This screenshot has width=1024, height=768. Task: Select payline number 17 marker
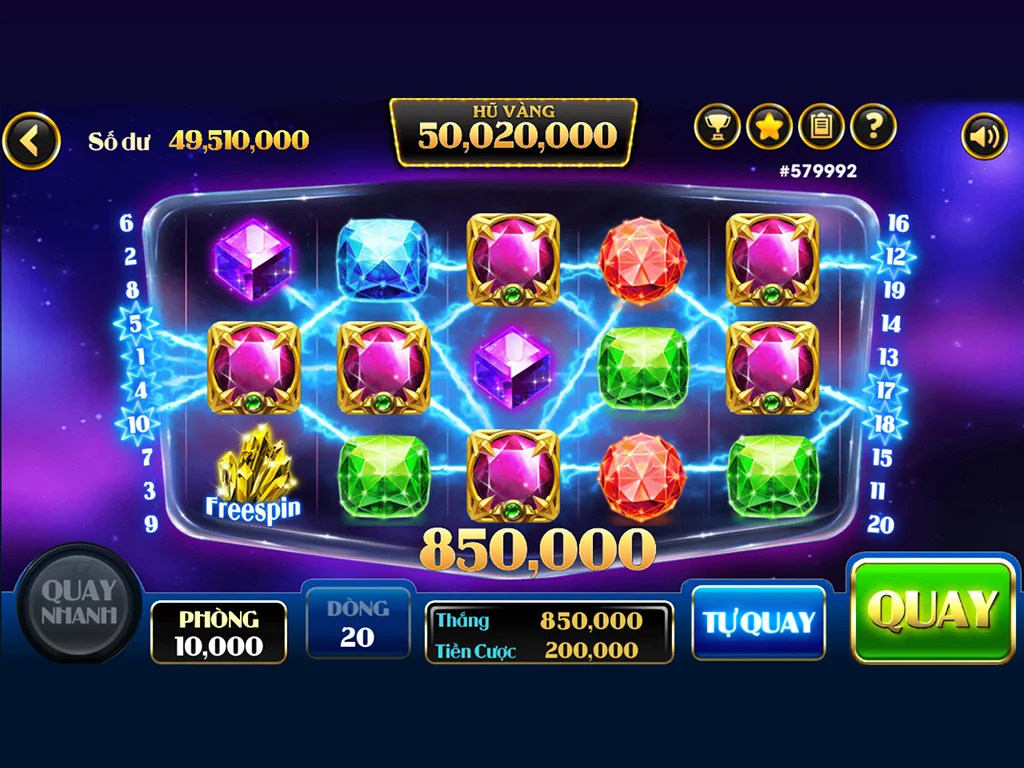[886, 390]
